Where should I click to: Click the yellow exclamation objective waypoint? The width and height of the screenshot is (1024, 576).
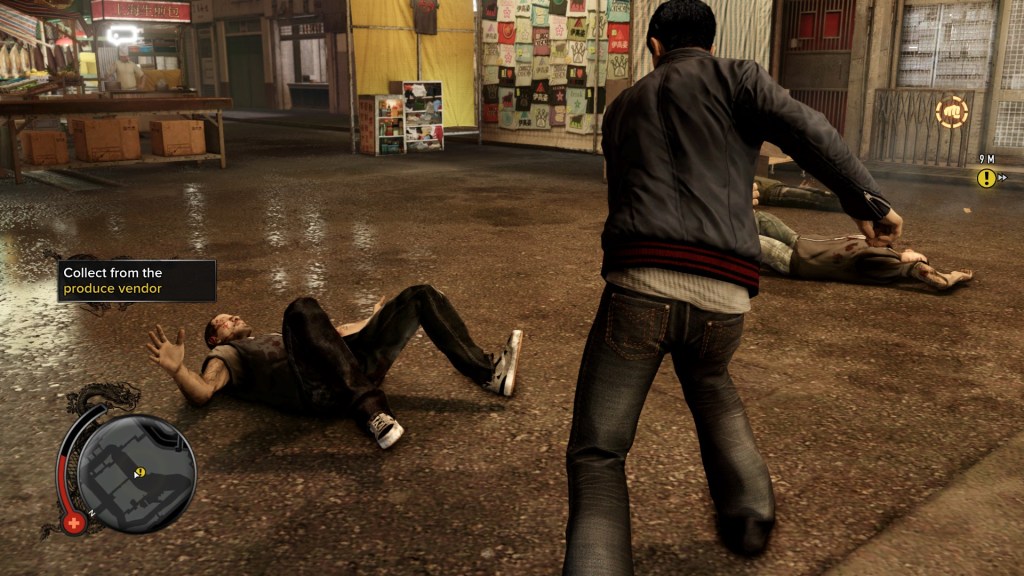click(987, 178)
